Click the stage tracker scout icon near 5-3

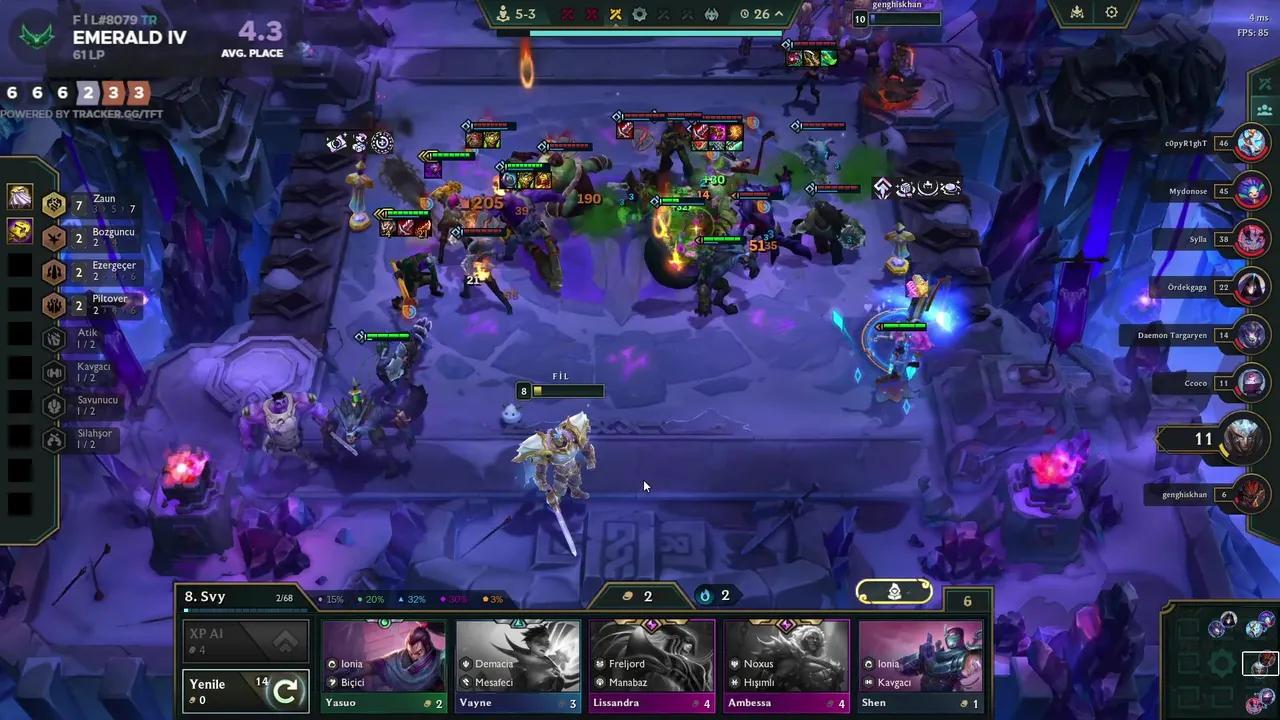(503, 14)
